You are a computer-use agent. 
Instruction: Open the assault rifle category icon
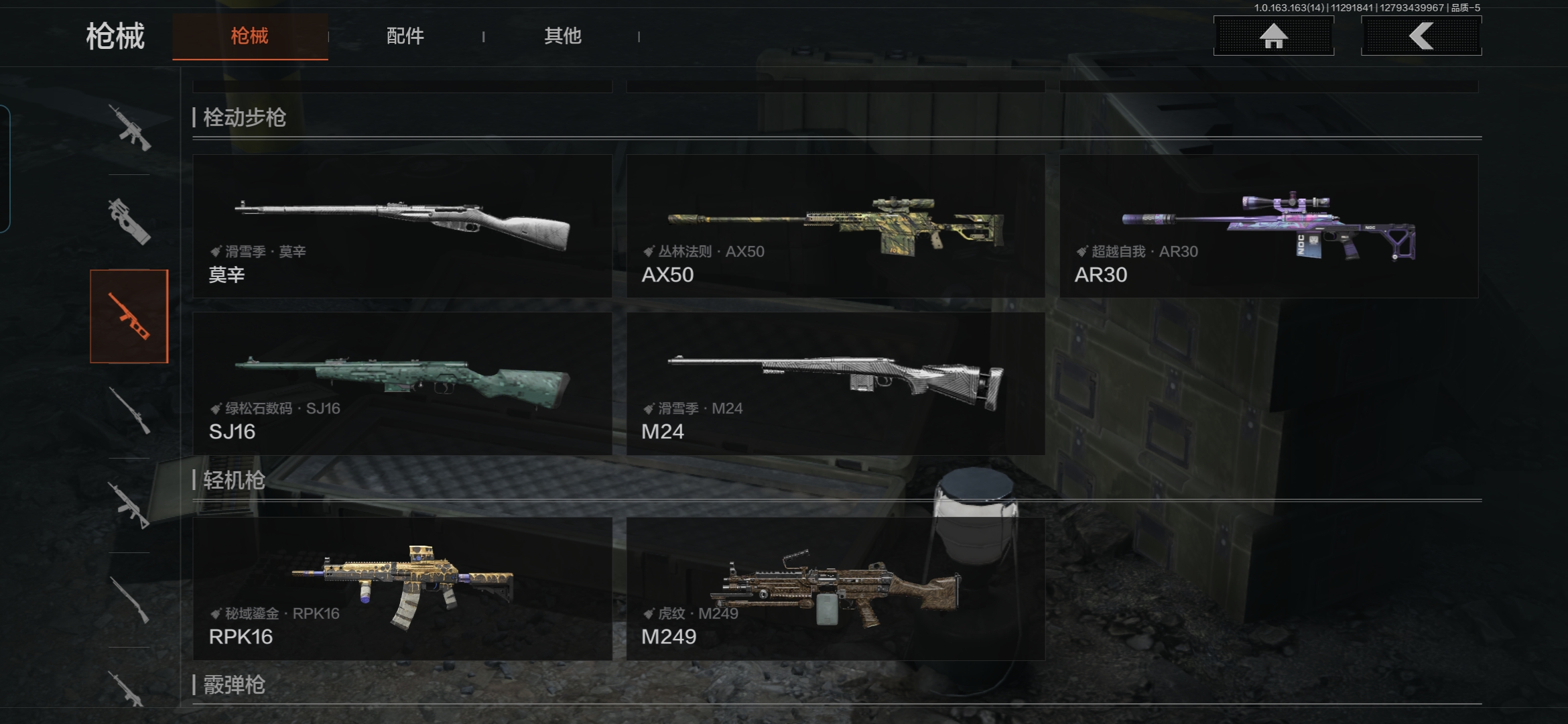pyautogui.click(x=129, y=127)
